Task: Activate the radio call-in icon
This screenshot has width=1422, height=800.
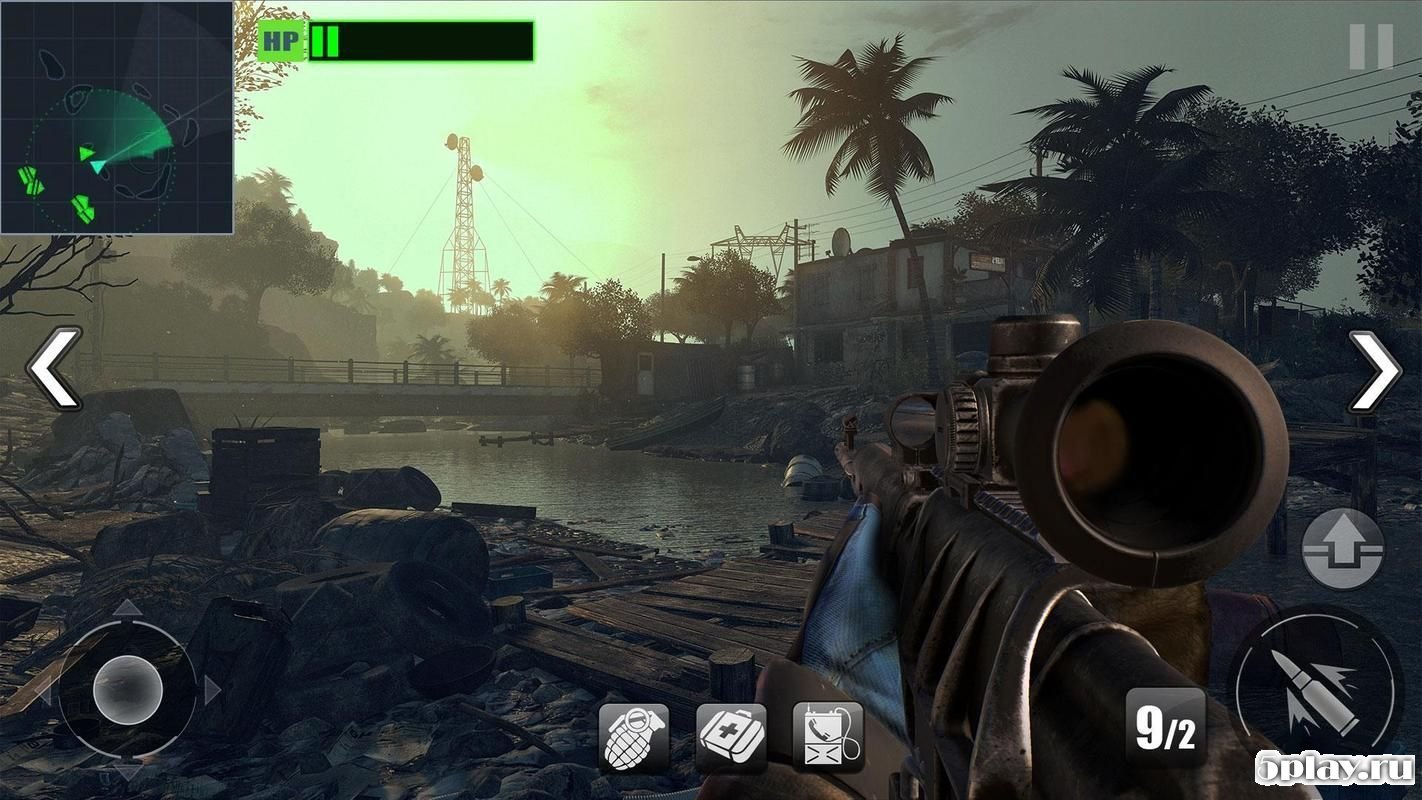Action: (828, 737)
